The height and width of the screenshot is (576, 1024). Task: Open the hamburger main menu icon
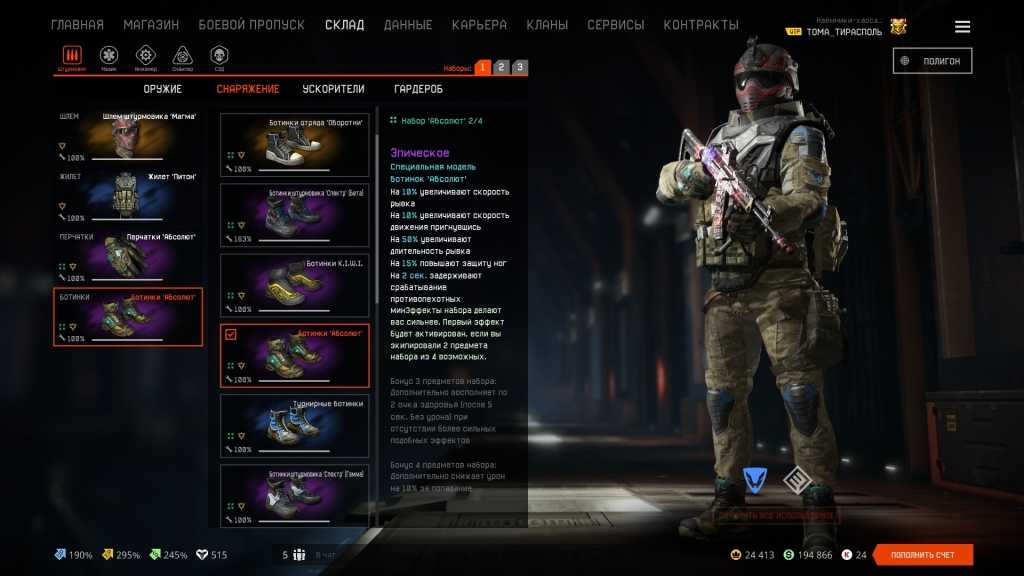(x=962, y=27)
